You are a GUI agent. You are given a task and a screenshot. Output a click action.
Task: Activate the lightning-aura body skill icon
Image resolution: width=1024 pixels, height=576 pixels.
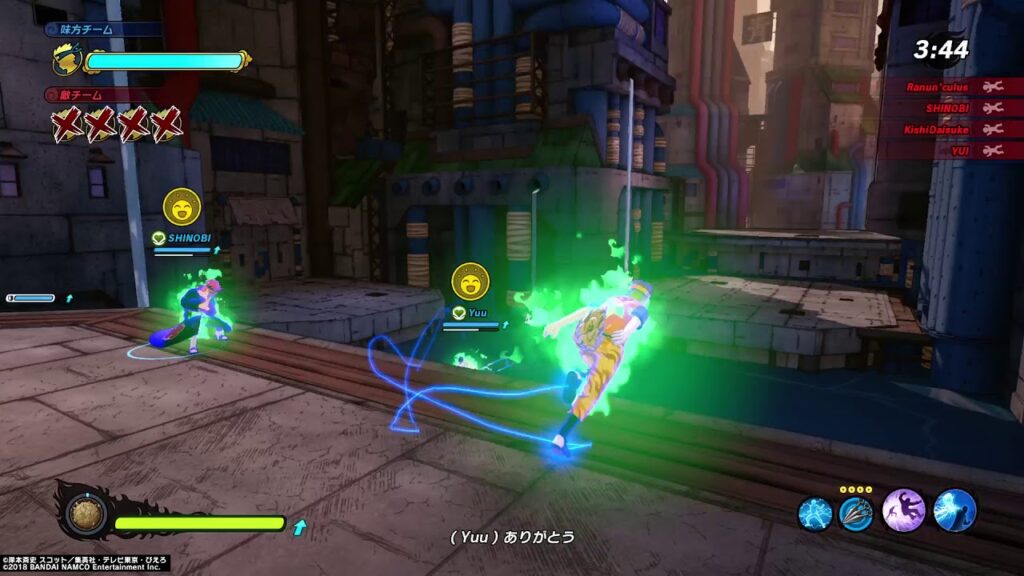click(814, 513)
